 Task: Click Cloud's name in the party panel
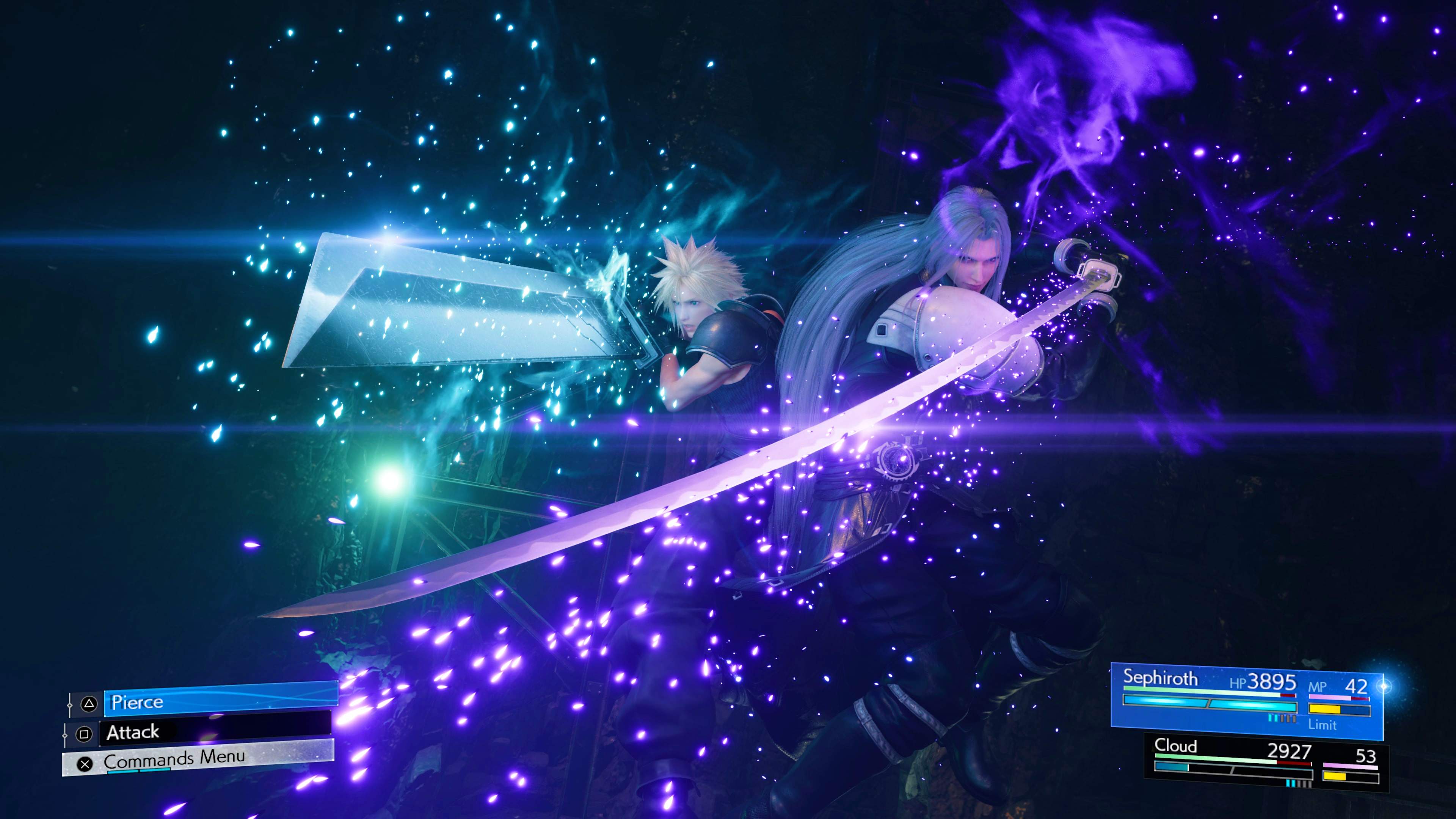pos(1176,748)
